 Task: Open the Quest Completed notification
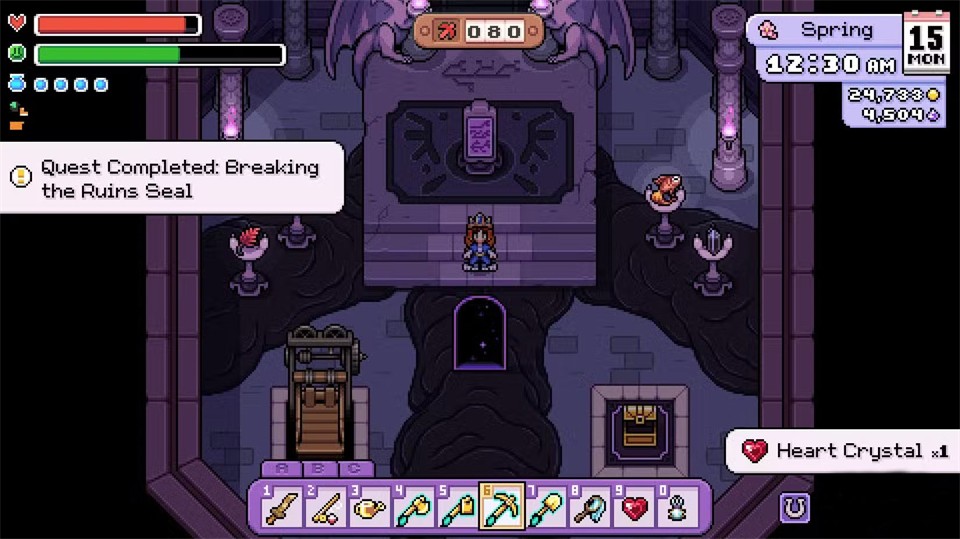point(172,178)
